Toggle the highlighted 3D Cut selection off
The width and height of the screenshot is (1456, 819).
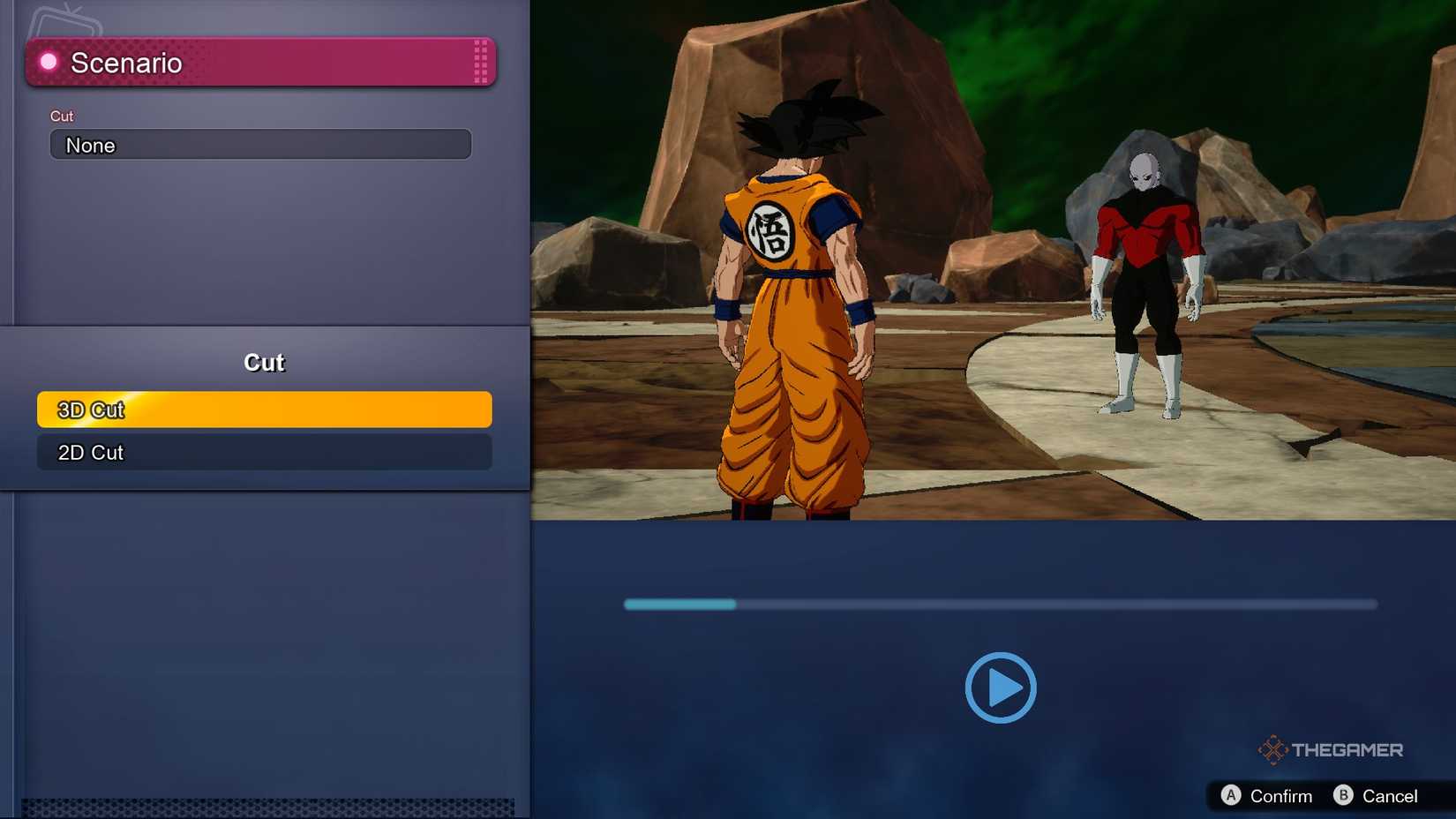tap(263, 409)
